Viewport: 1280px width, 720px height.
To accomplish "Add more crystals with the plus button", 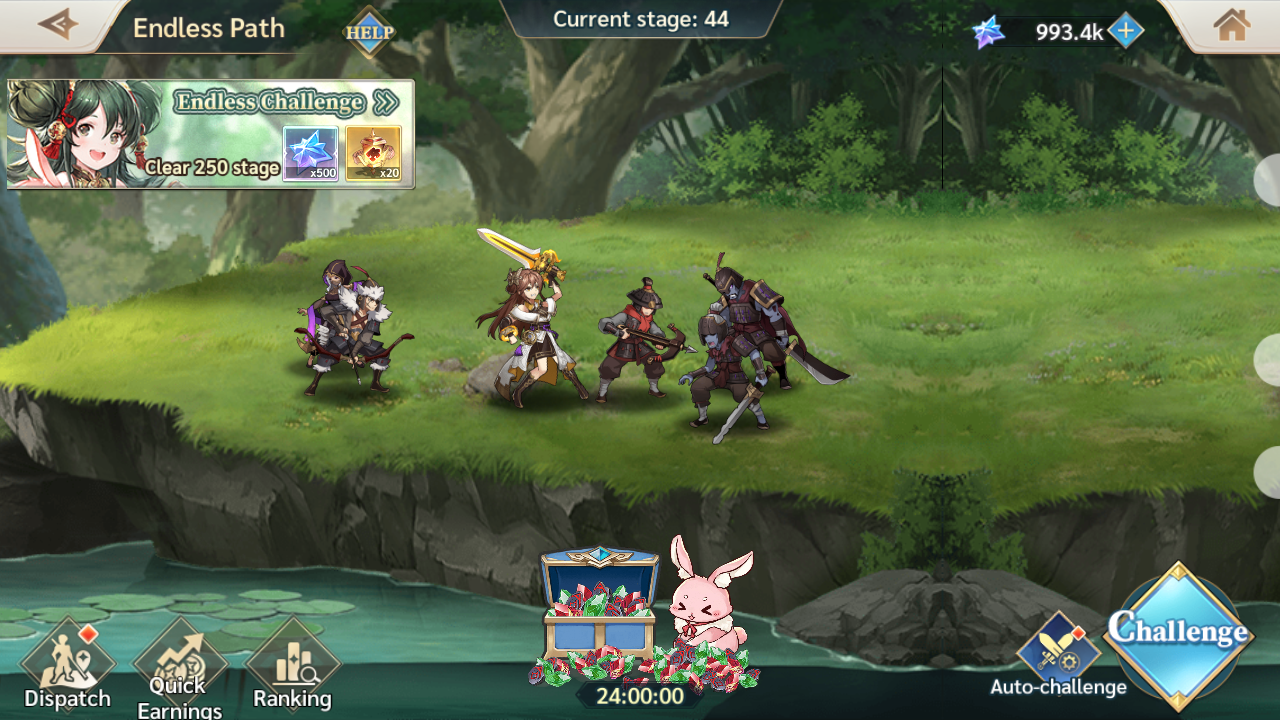I will 1126,31.
